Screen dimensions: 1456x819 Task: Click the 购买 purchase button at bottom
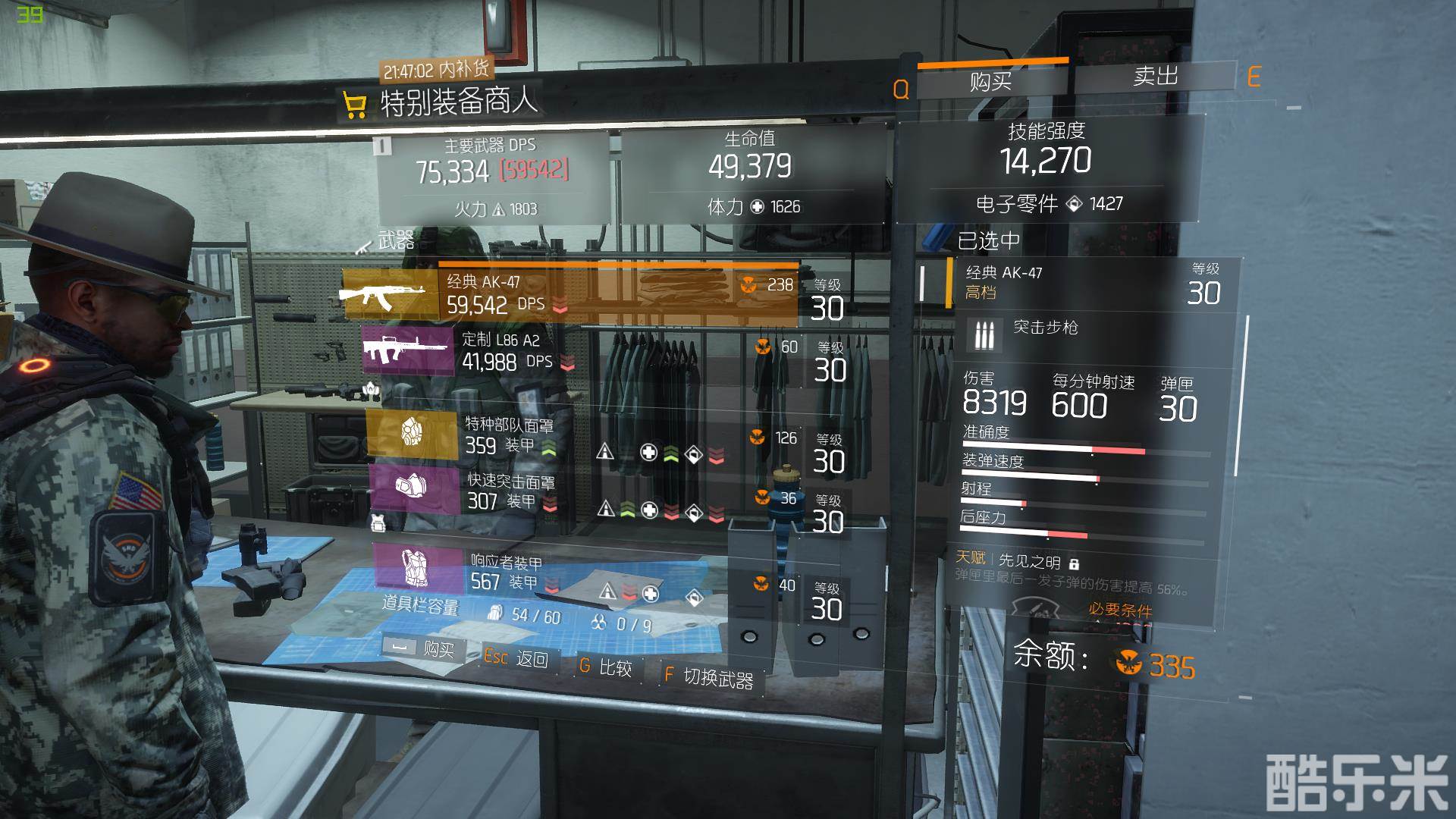(425, 649)
